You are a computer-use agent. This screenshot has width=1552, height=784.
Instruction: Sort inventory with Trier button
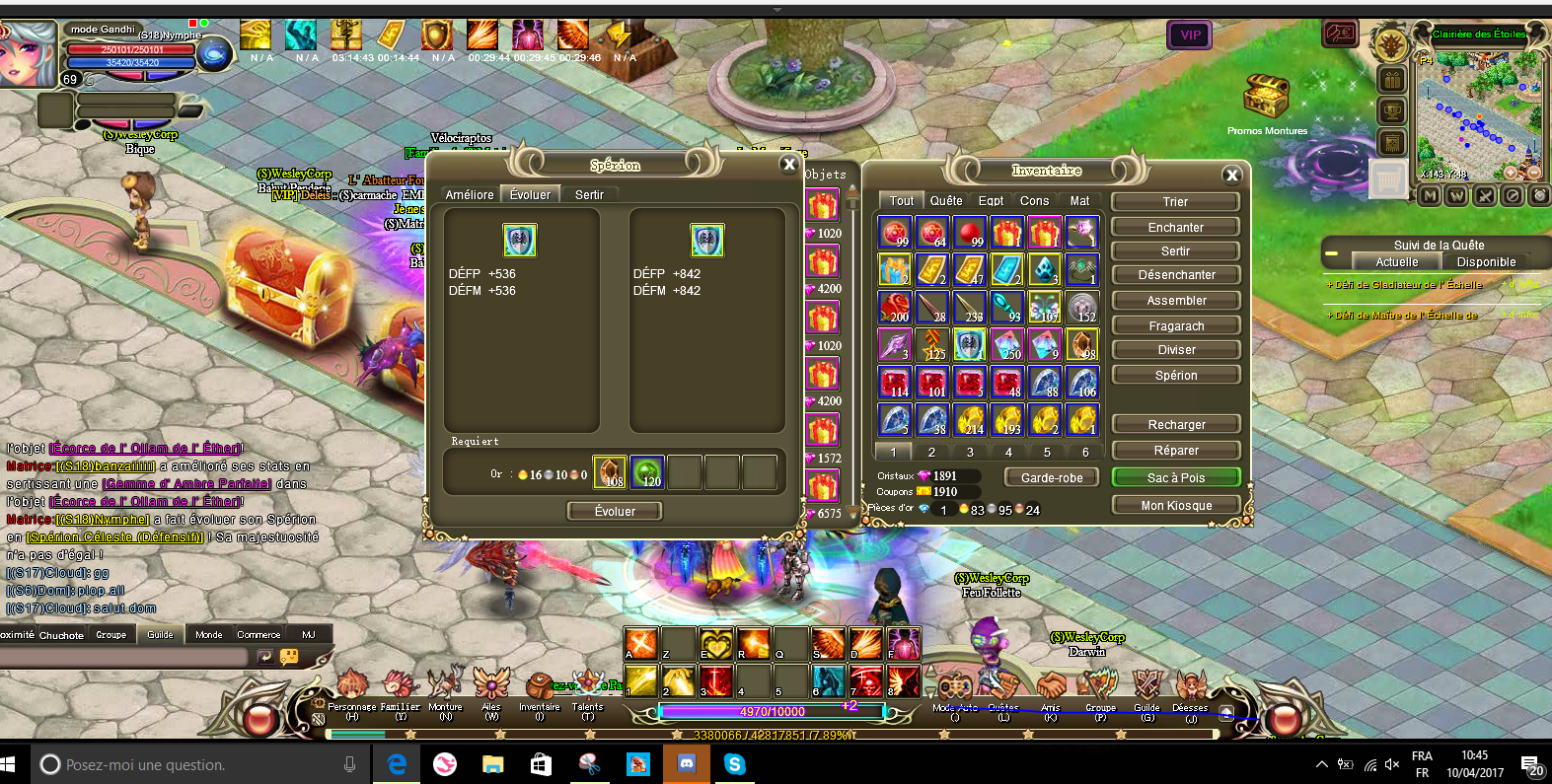click(x=1175, y=202)
